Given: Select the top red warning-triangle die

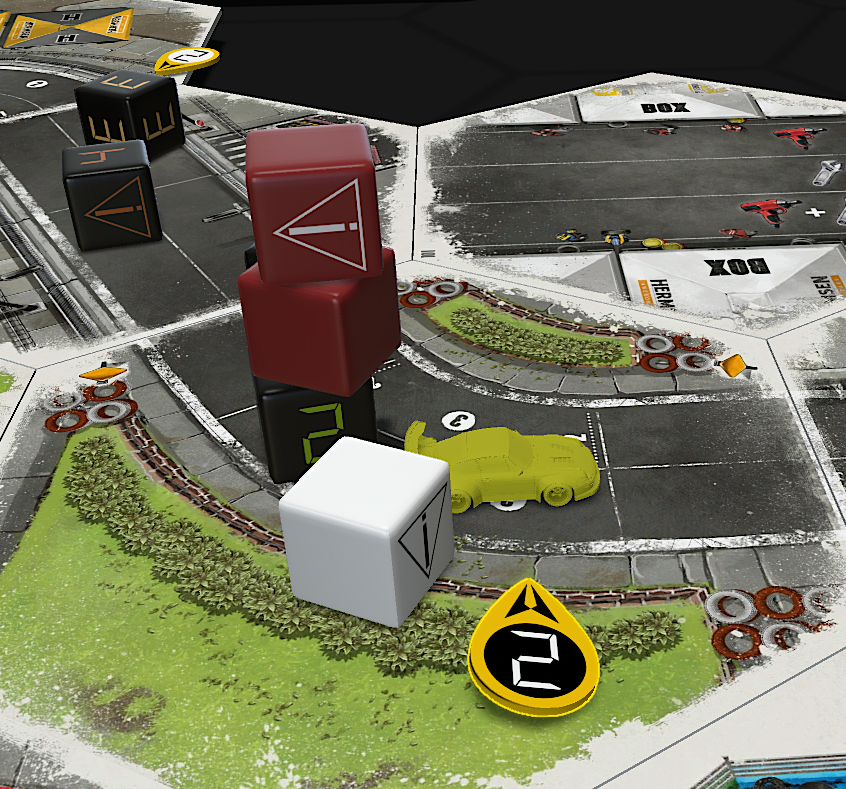Looking at the screenshot, I should 310,200.
